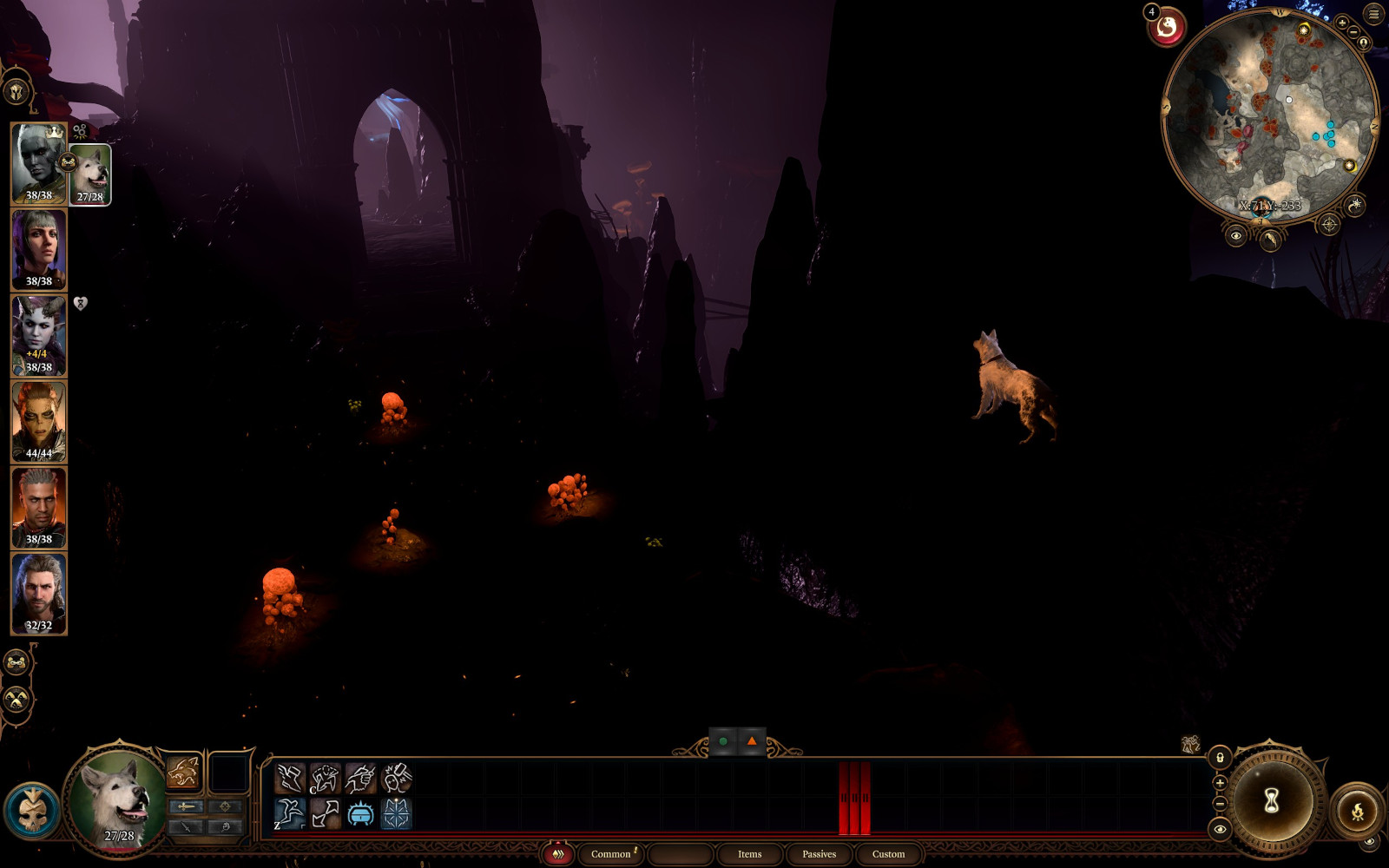Zoom out the minimap
The width and height of the screenshot is (1389, 868).
coord(1353,33)
